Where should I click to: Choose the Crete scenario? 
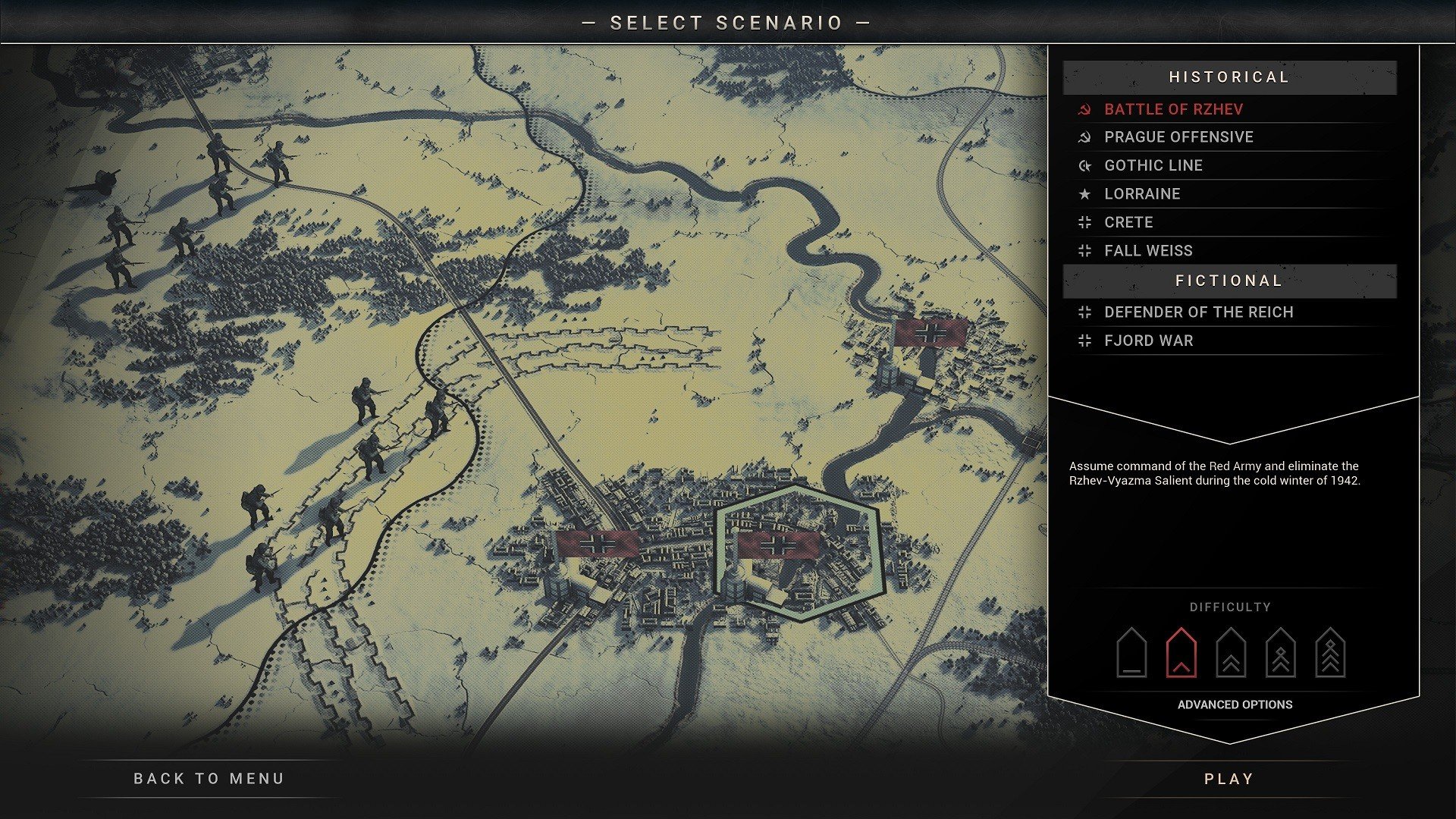click(x=1128, y=222)
